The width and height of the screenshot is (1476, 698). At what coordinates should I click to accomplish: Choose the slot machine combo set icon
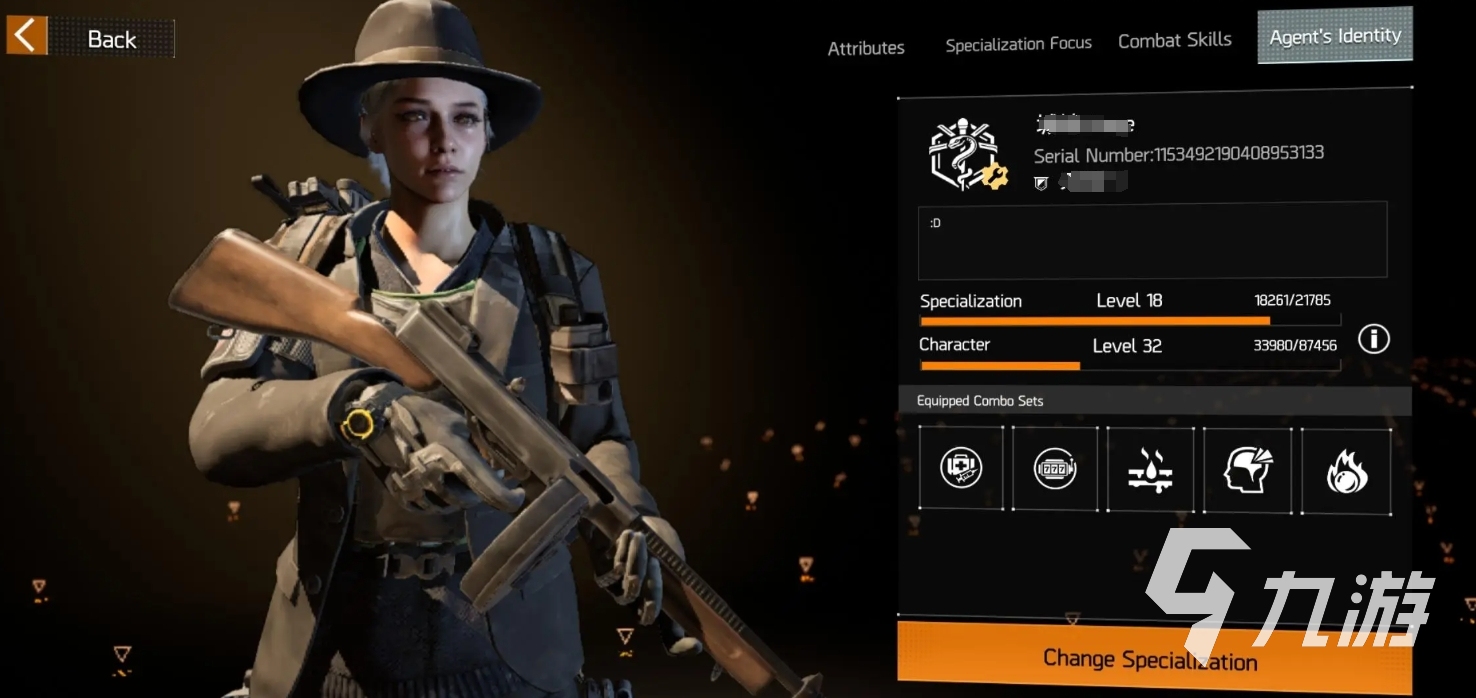point(1055,468)
